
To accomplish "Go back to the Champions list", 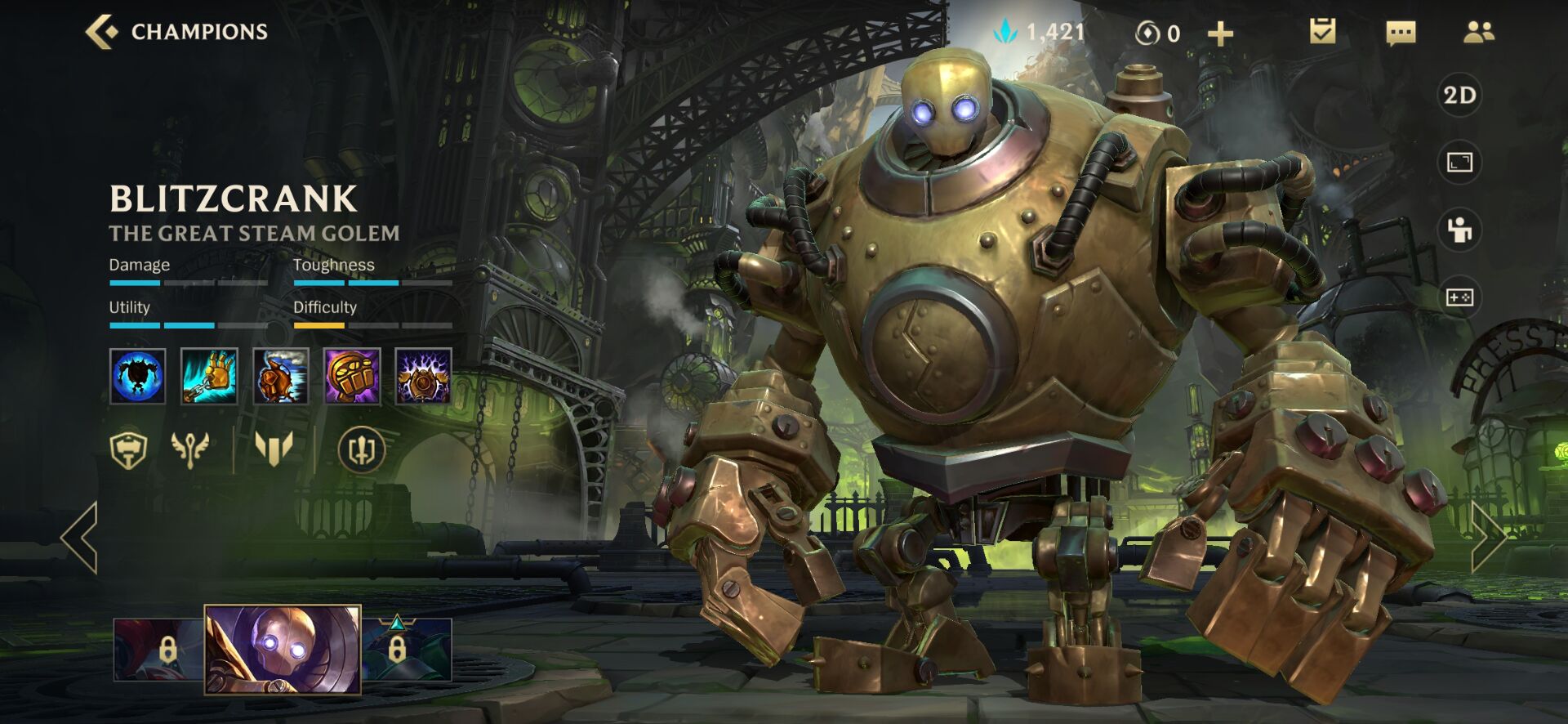I will point(102,32).
